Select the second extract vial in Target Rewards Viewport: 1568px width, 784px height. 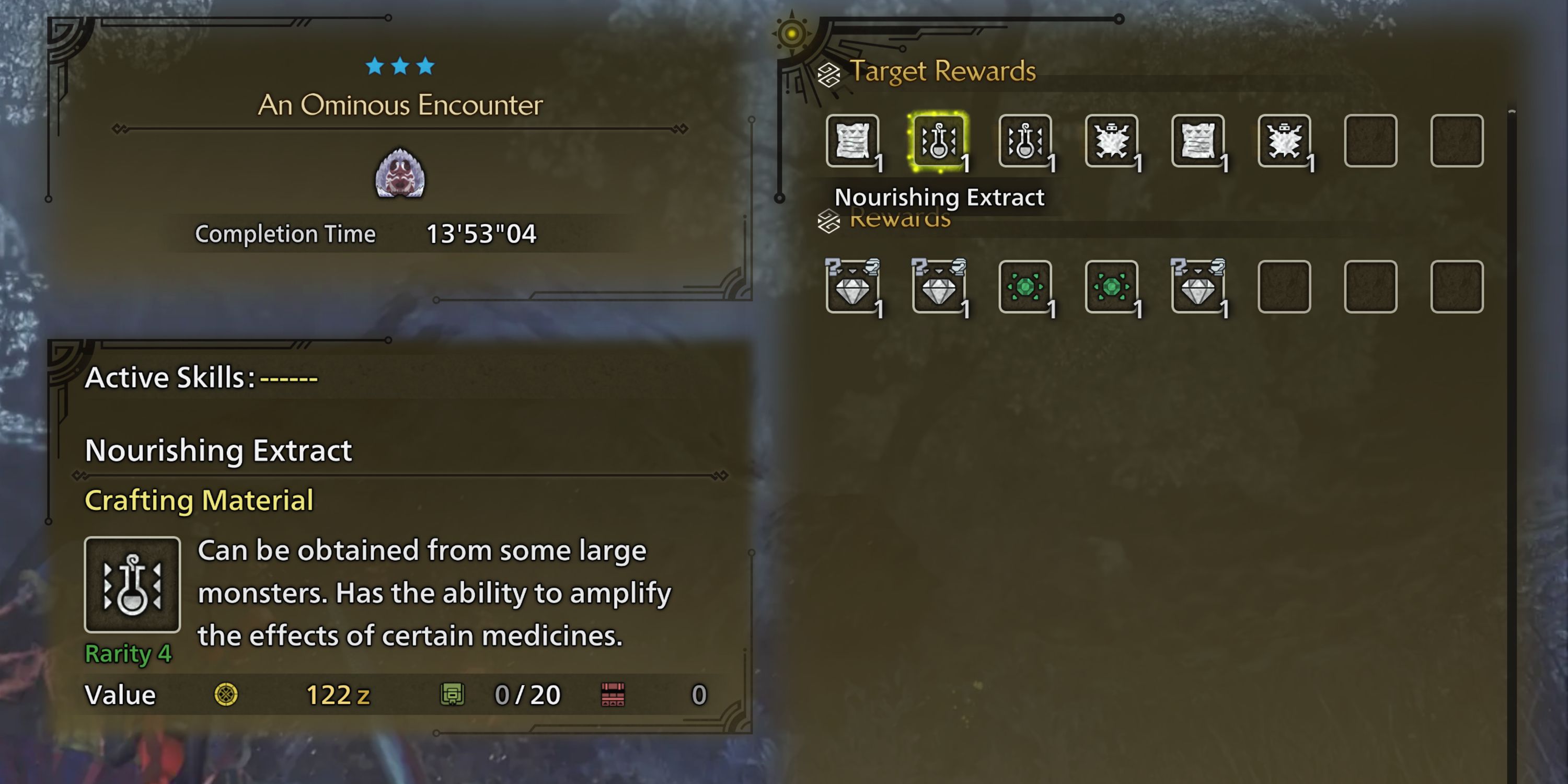pos(1024,141)
